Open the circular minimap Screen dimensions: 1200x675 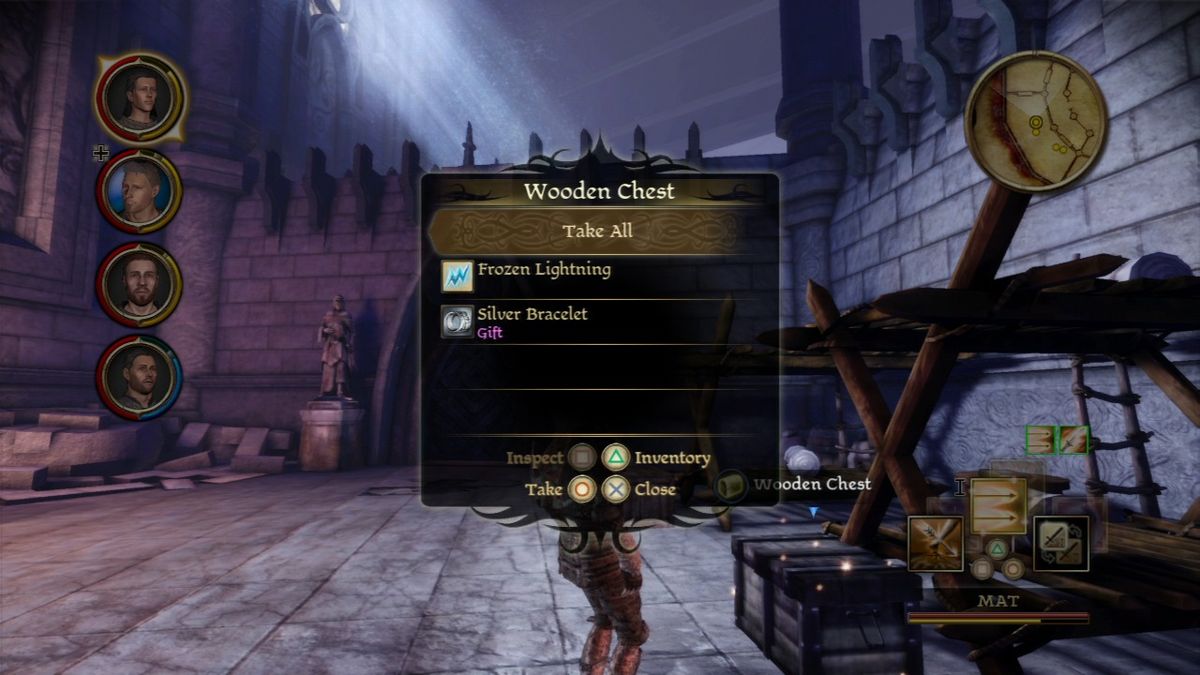[x=1035, y=121]
